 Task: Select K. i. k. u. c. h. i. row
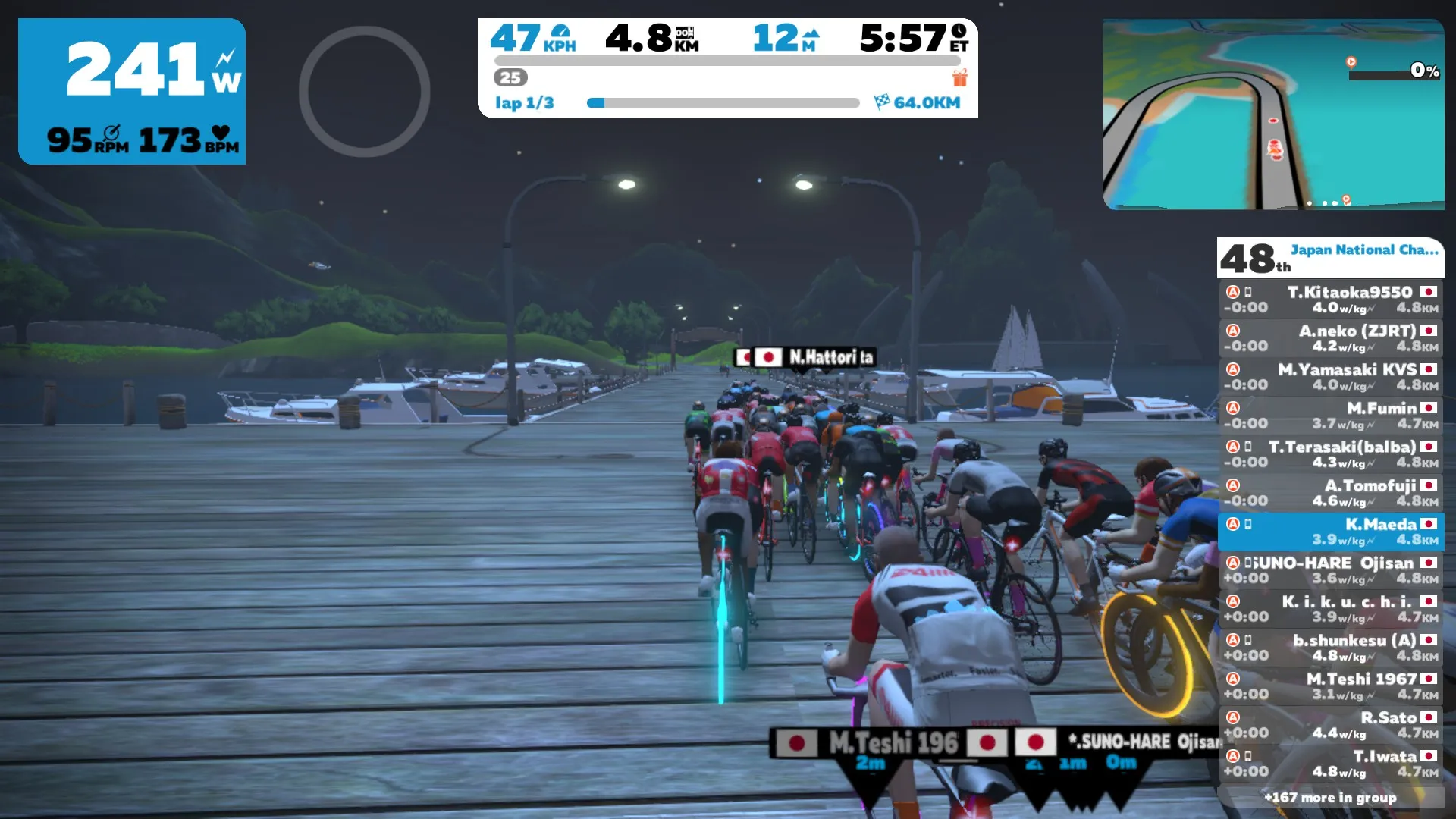point(1331,609)
